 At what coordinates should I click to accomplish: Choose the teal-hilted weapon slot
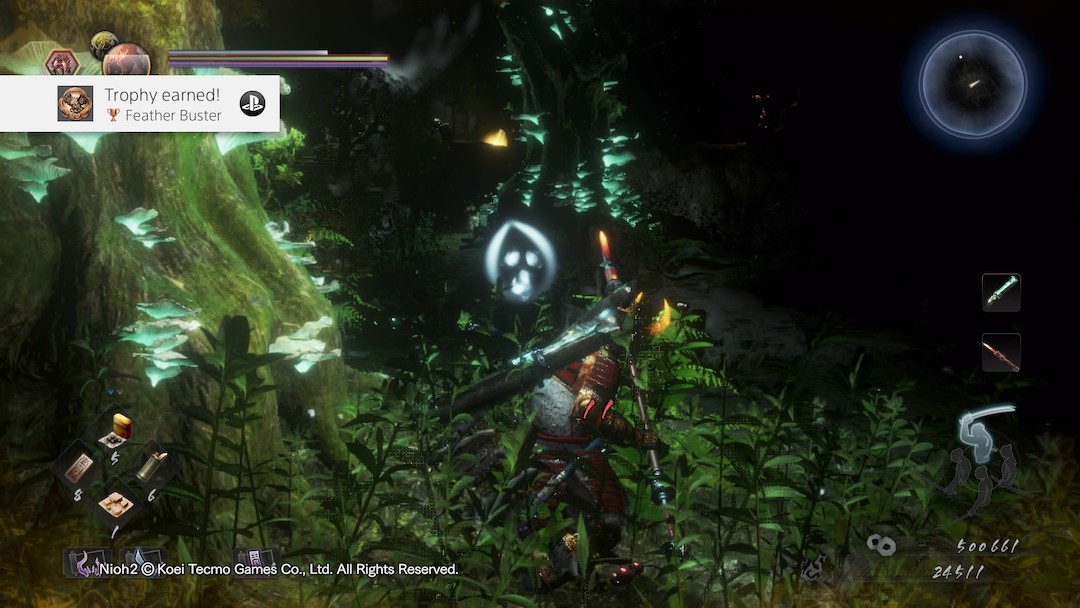click(x=1000, y=292)
